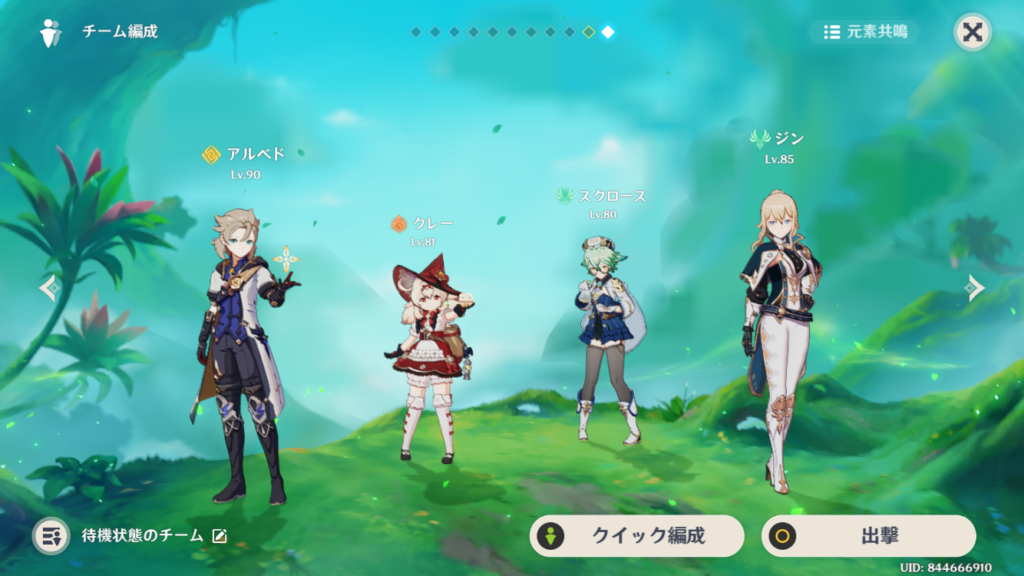This screenshot has width=1024, height=576.
Task: Click the クイック編成 quick setup button
Action: click(x=636, y=536)
